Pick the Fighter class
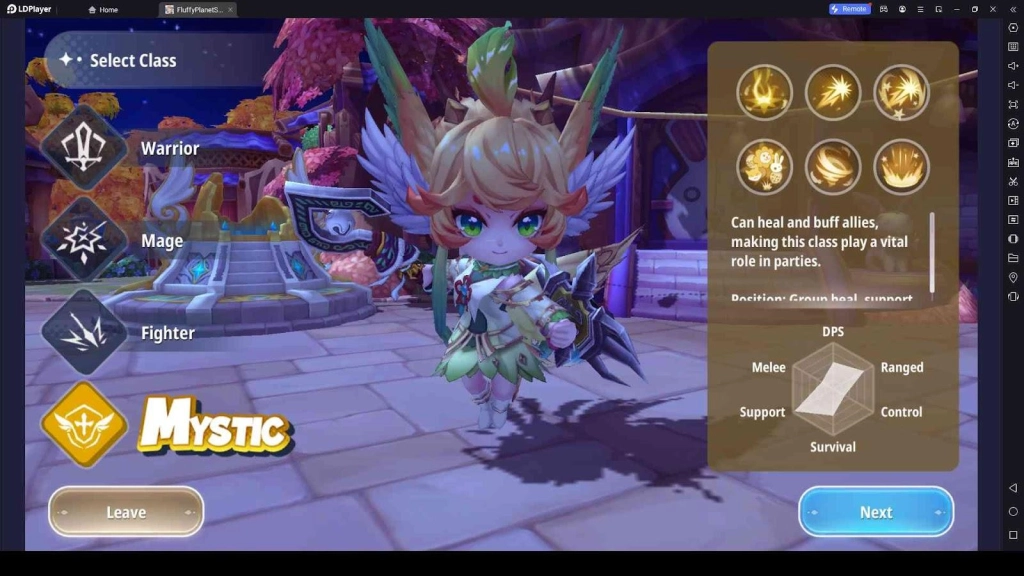 [84, 332]
